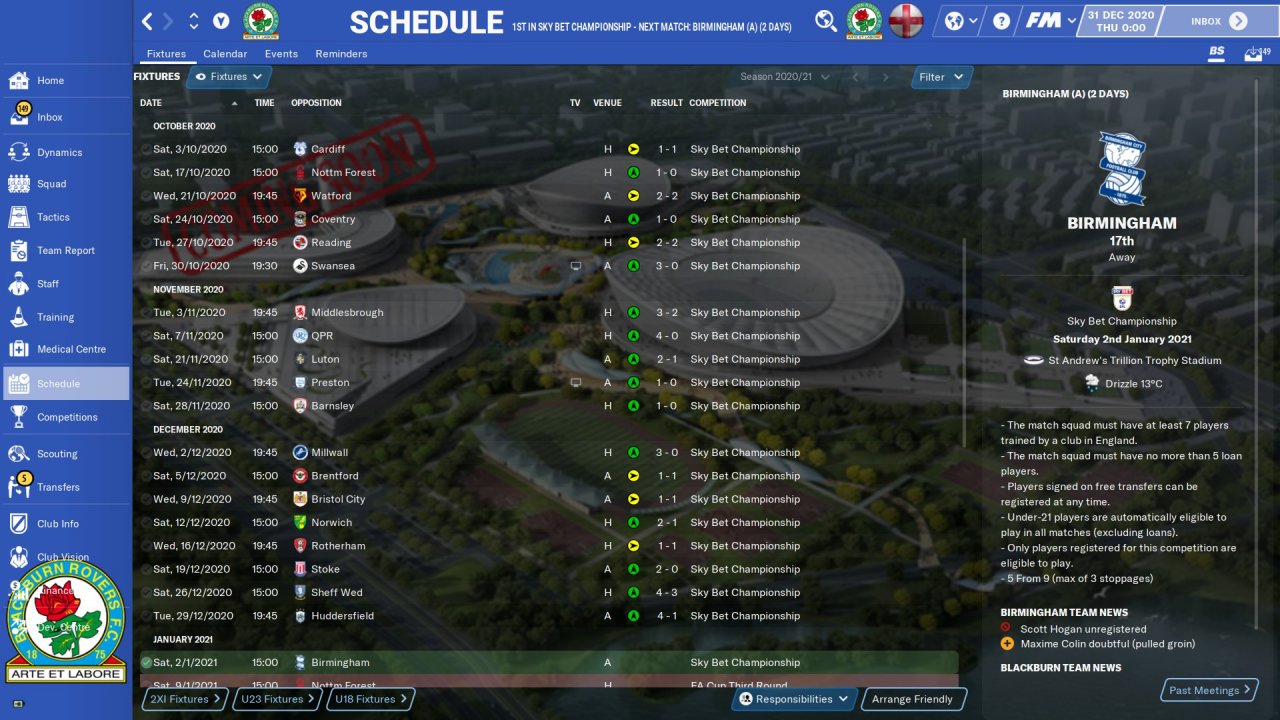1280x720 pixels.
Task: Open the Training section
Action: coord(55,317)
